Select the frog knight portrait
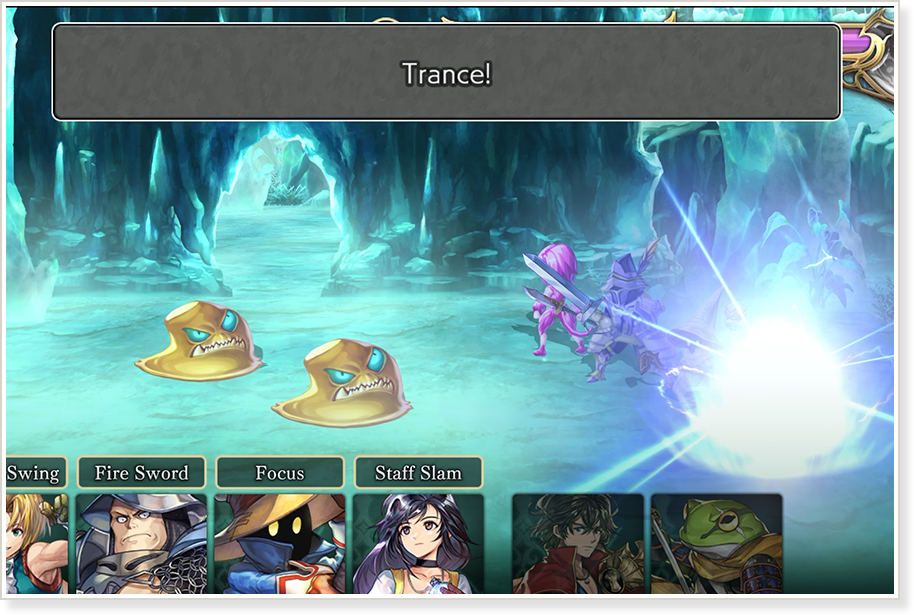 (x=716, y=543)
